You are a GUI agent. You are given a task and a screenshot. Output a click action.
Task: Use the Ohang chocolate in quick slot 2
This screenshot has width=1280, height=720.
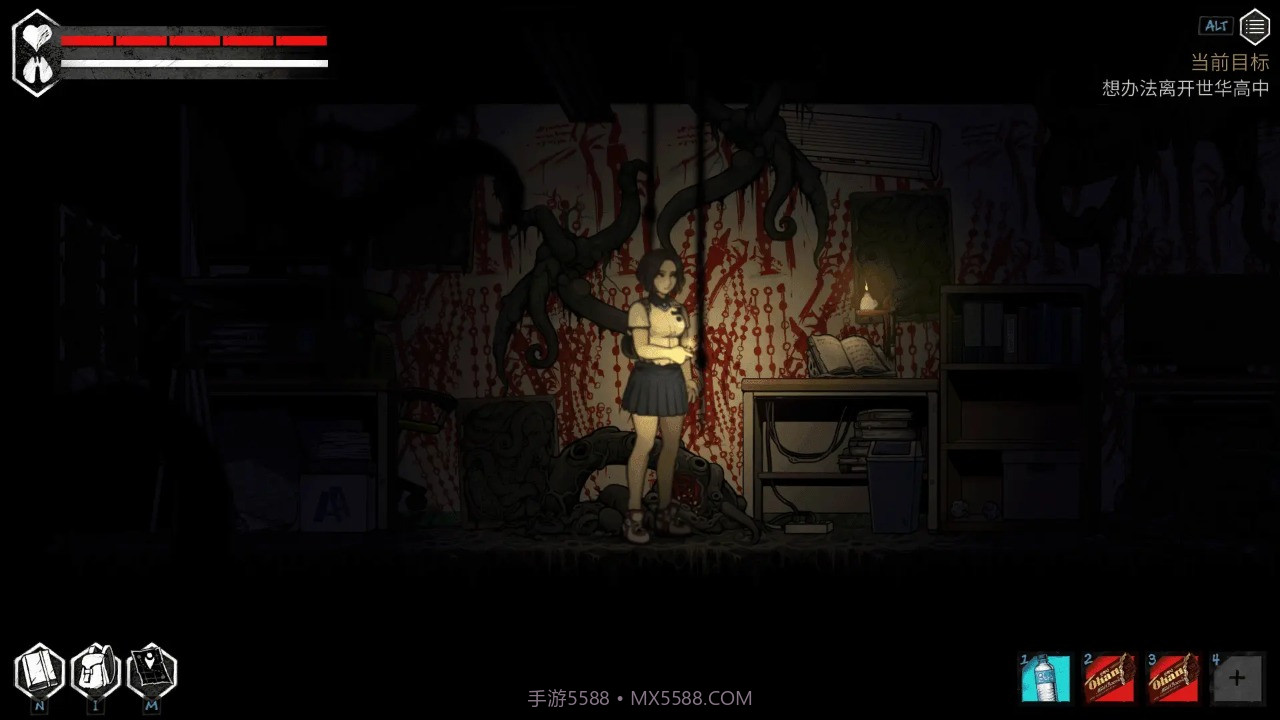coord(1109,678)
